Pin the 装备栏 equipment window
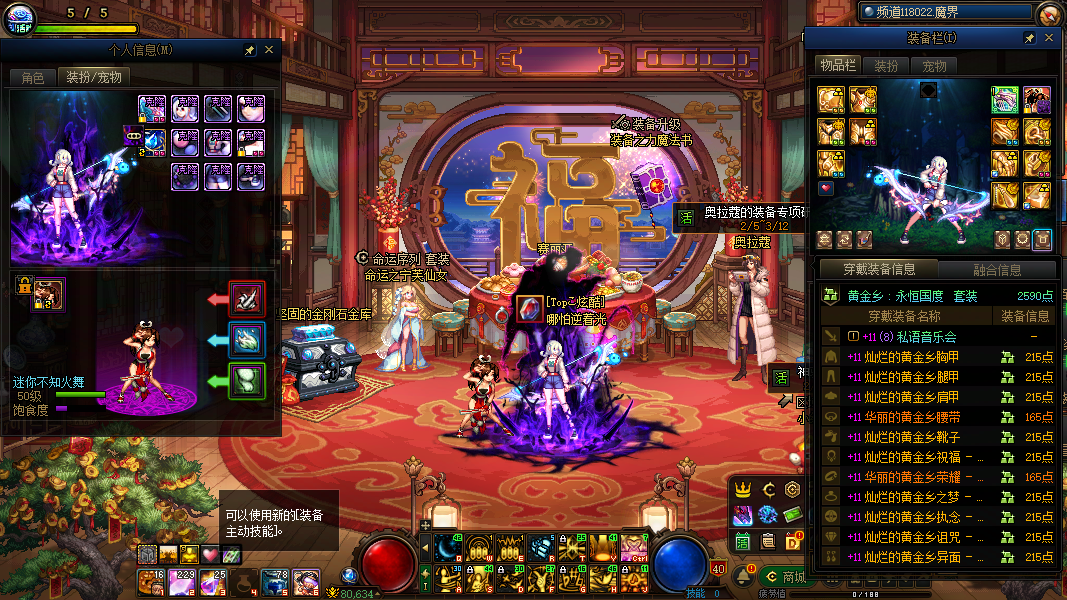This screenshot has height=600, width=1067. point(1029,38)
